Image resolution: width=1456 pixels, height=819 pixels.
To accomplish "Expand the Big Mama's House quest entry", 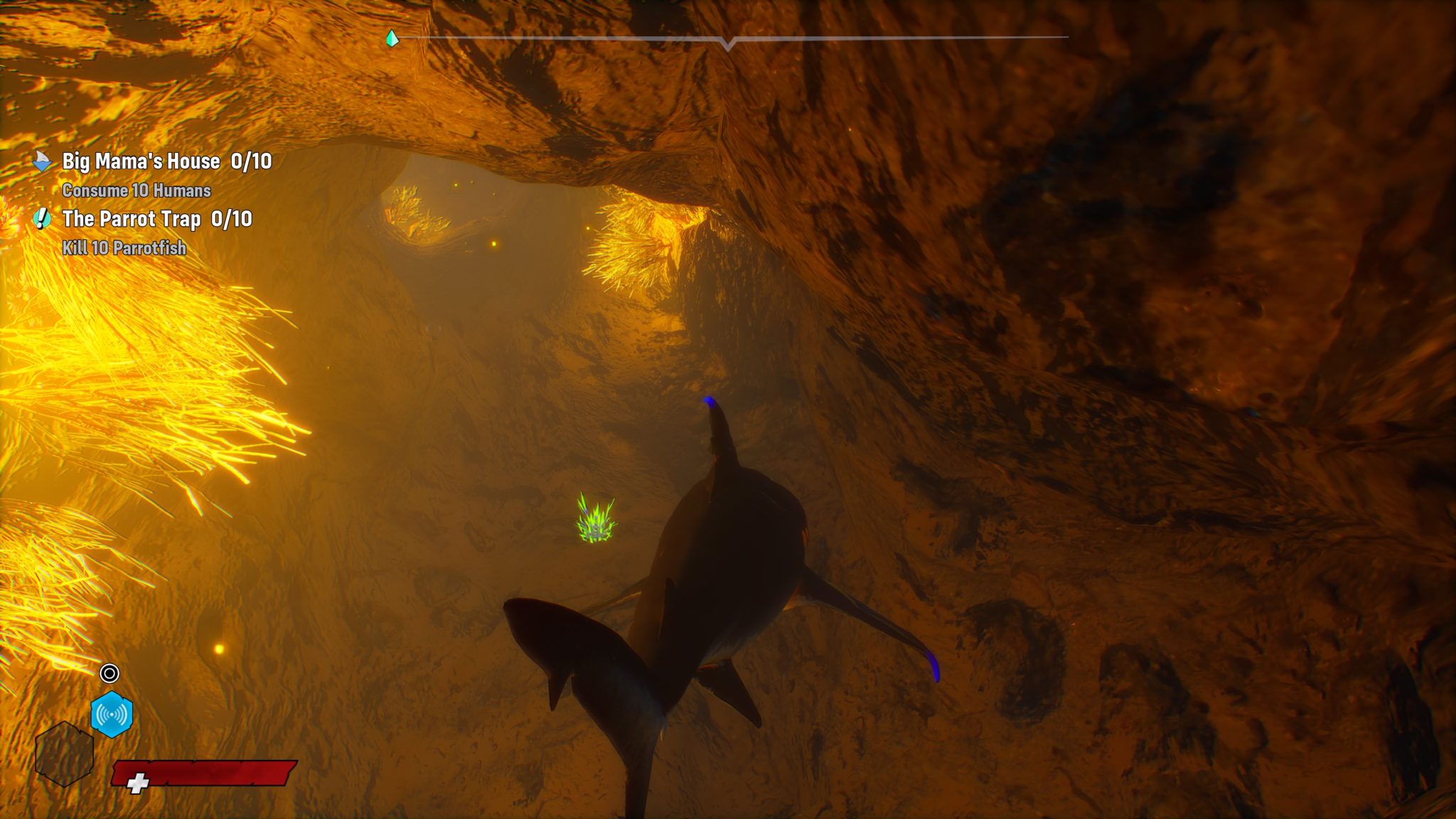I will [x=139, y=162].
